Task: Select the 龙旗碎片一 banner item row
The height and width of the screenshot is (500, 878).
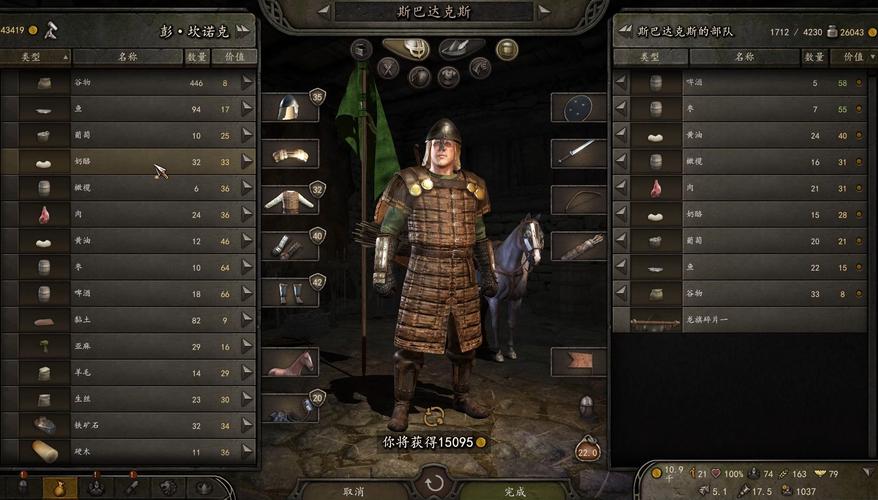Action: pos(740,321)
